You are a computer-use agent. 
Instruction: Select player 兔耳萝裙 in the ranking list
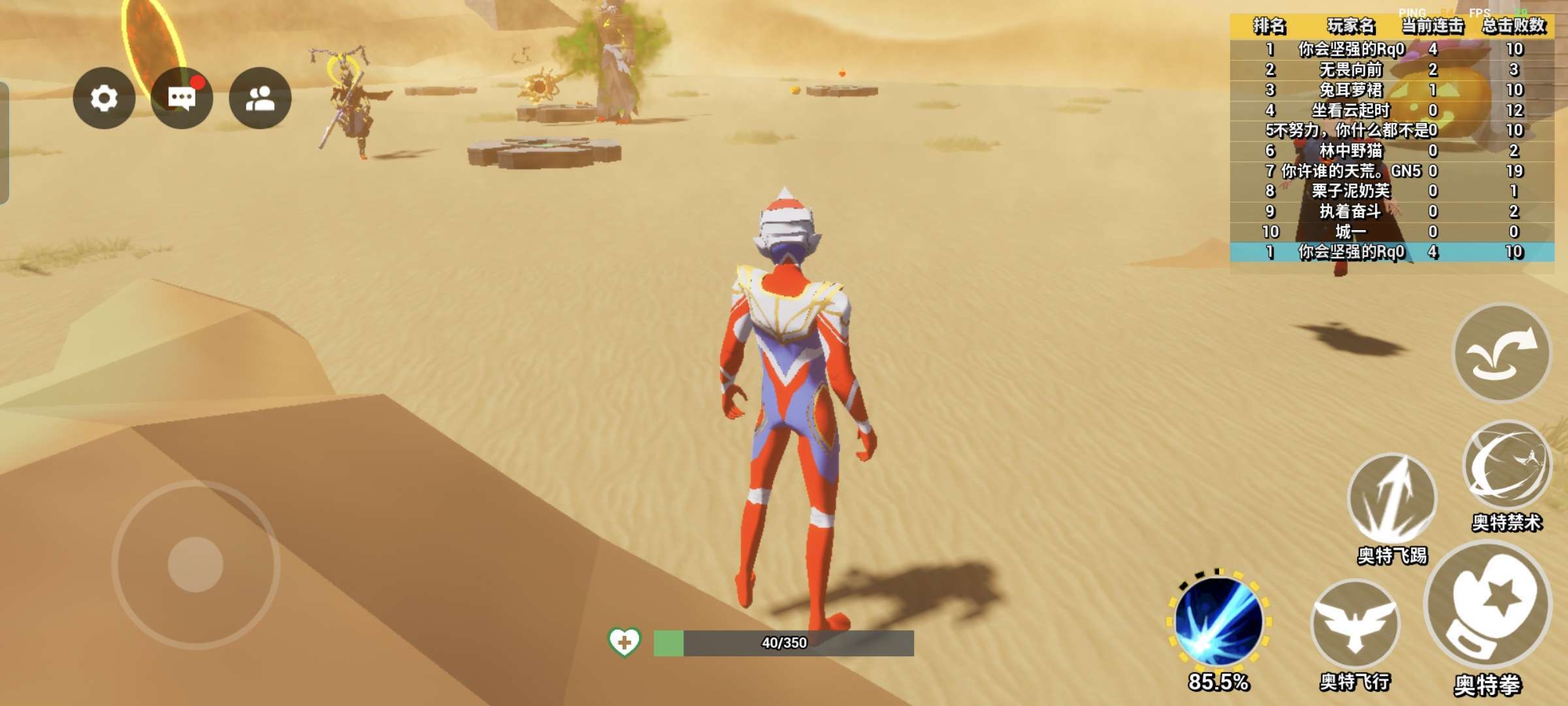pyautogui.click(x=1350, y=90)
